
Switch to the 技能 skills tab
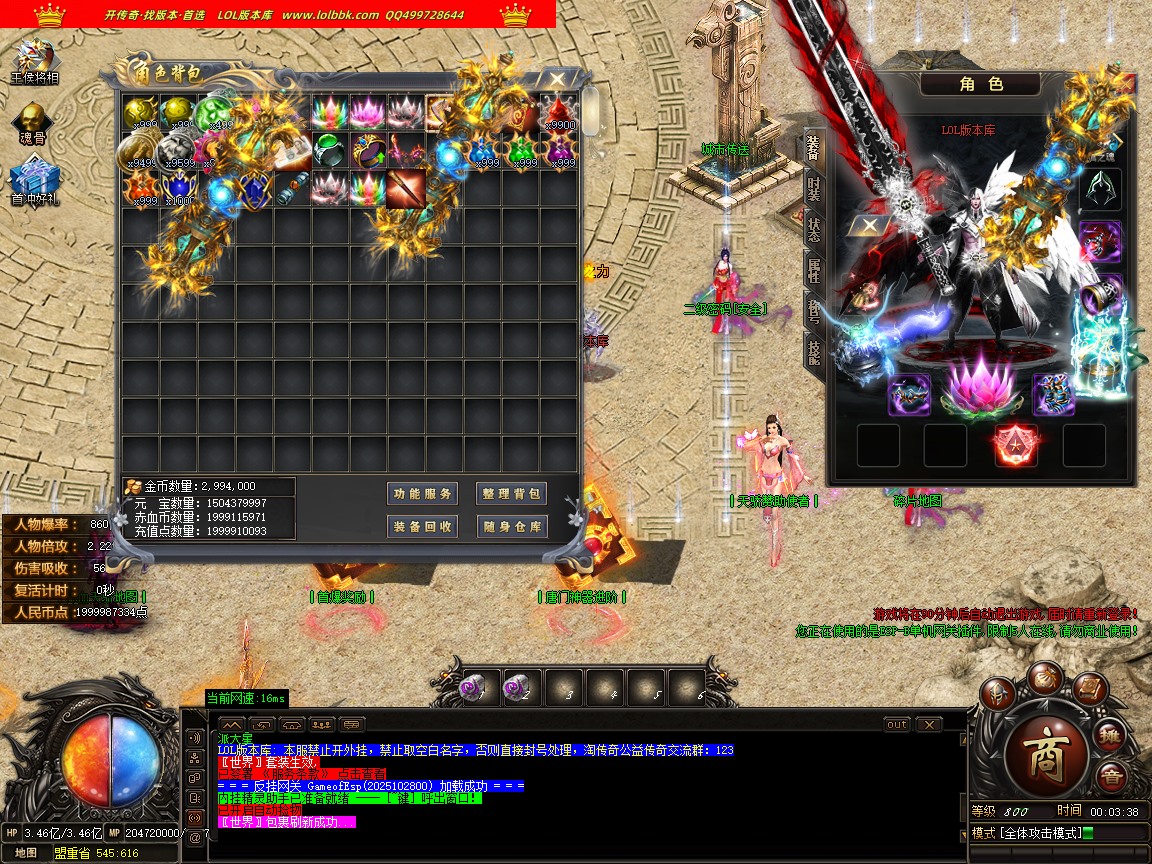pos(813,350)
